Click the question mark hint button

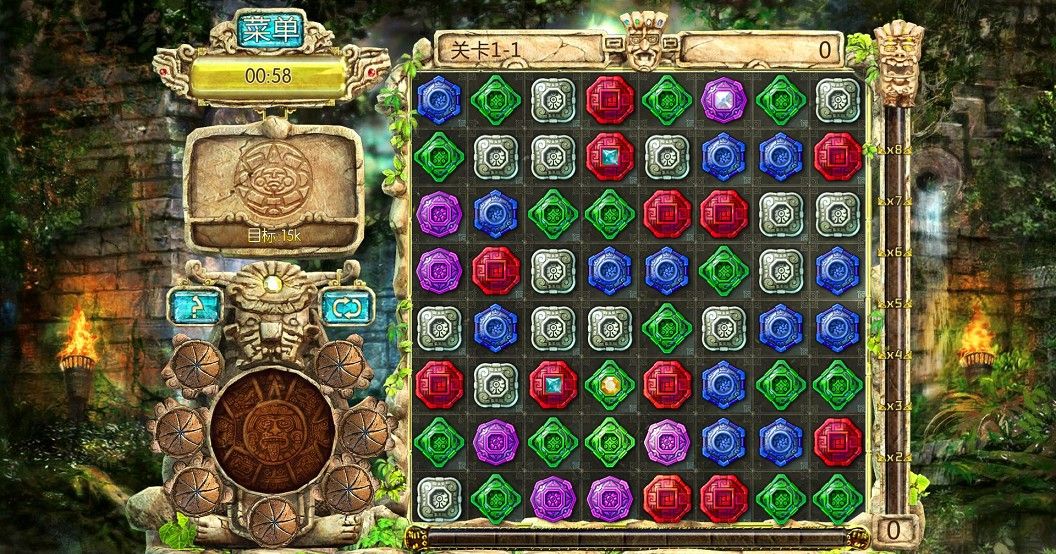click(x=194, y=305)
